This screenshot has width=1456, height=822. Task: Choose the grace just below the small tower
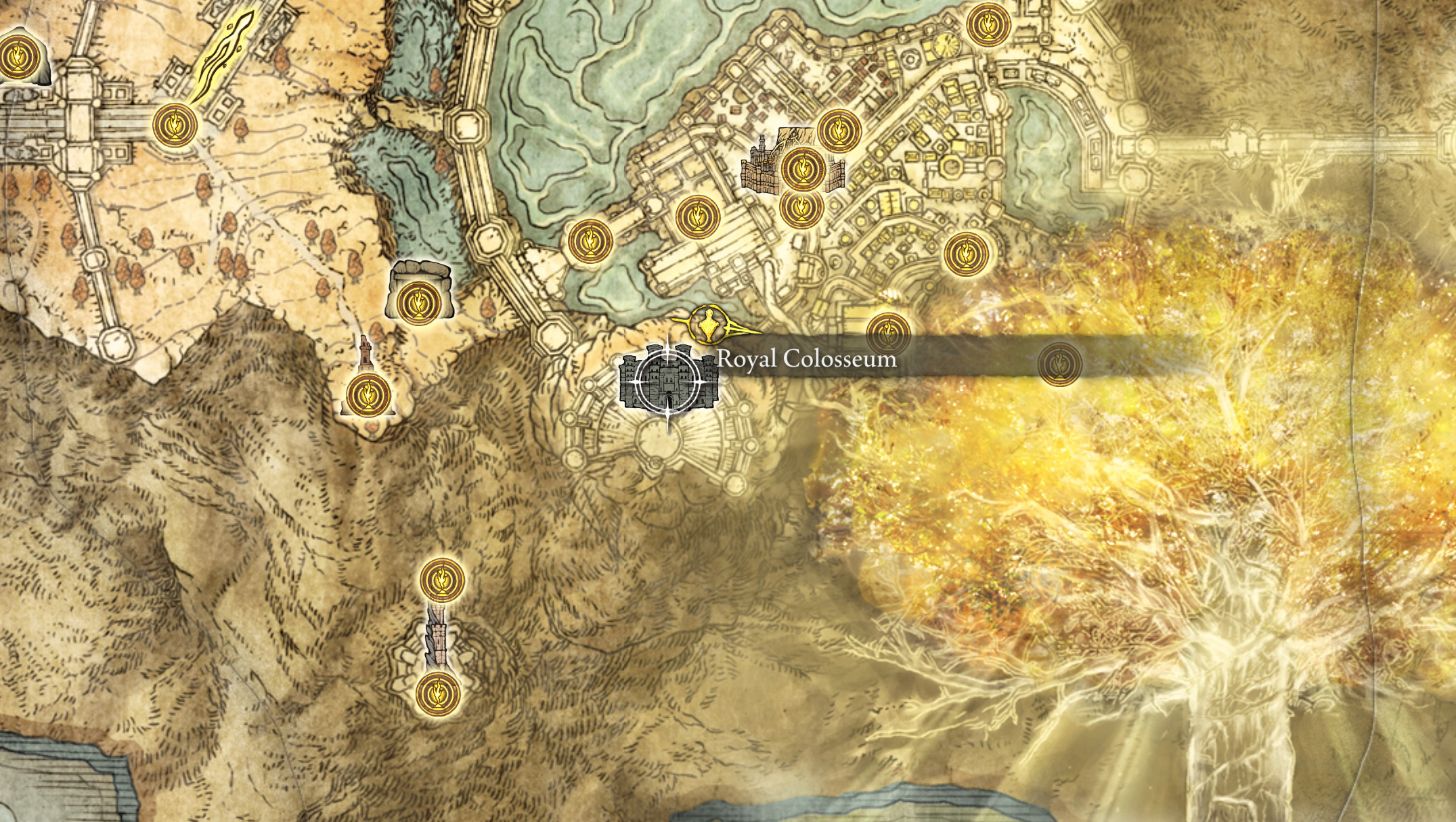(368, 394)
